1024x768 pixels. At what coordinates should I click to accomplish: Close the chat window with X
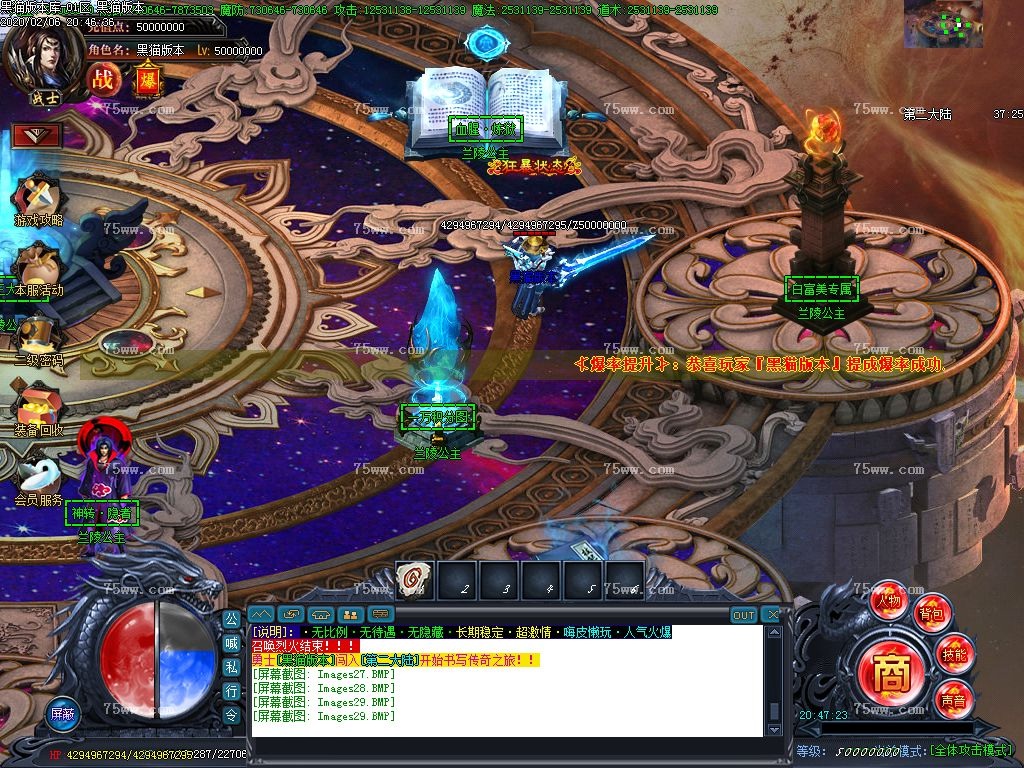(771, 614)
